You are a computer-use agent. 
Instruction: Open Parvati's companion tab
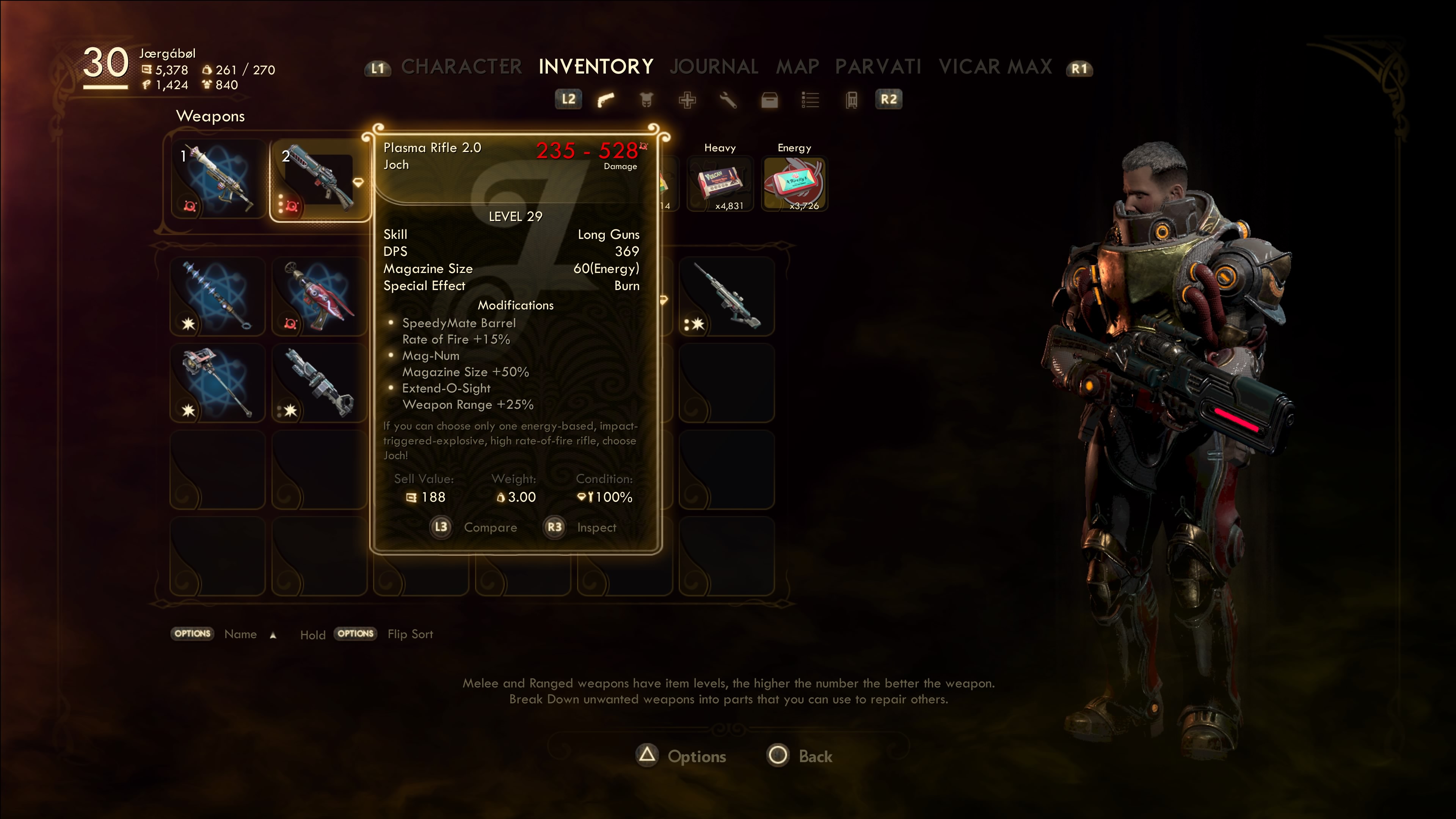(x=878, y=67)
